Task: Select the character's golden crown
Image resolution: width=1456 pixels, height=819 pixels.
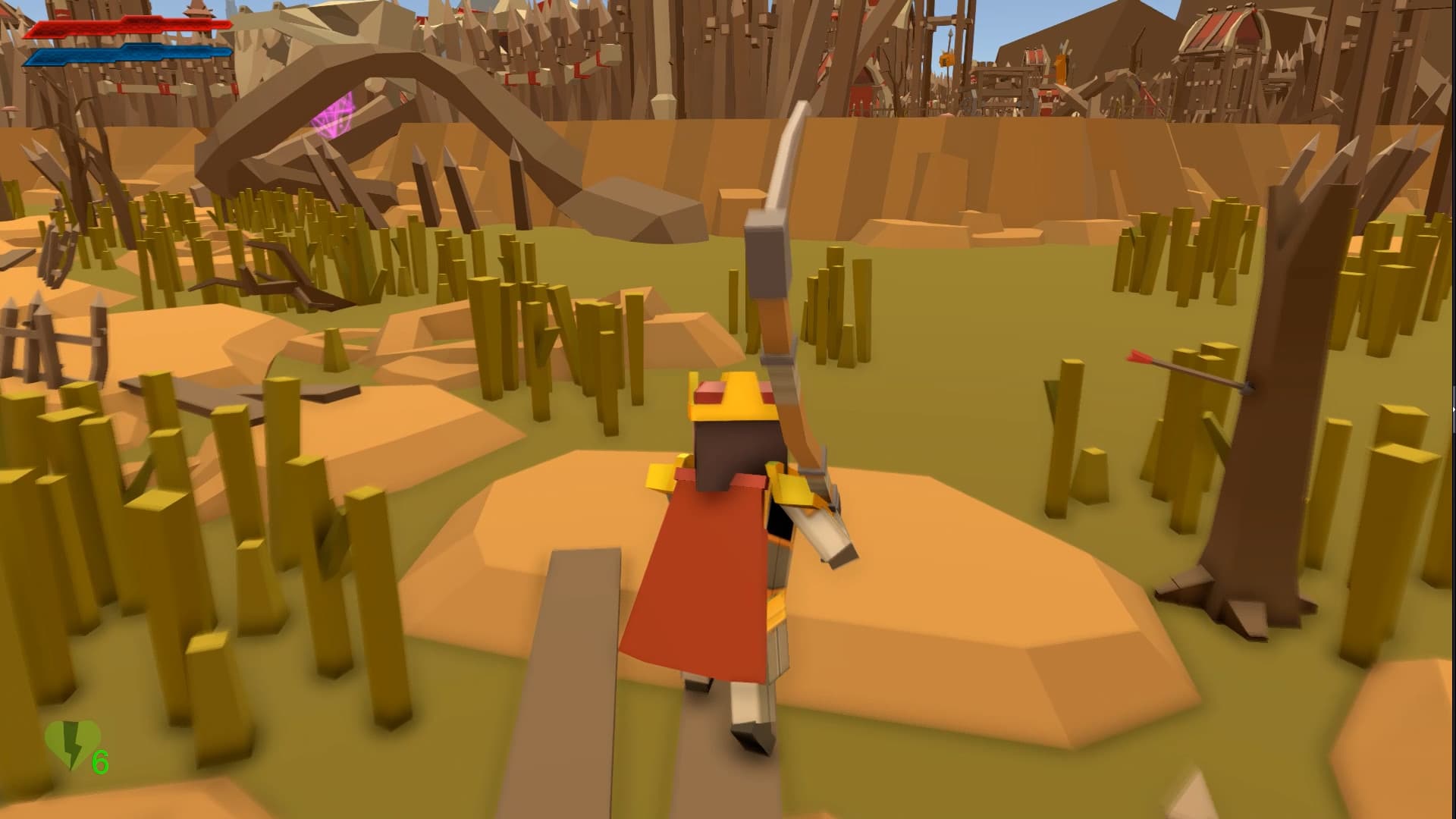Action: pyautogui.click(x=728, y=394)
